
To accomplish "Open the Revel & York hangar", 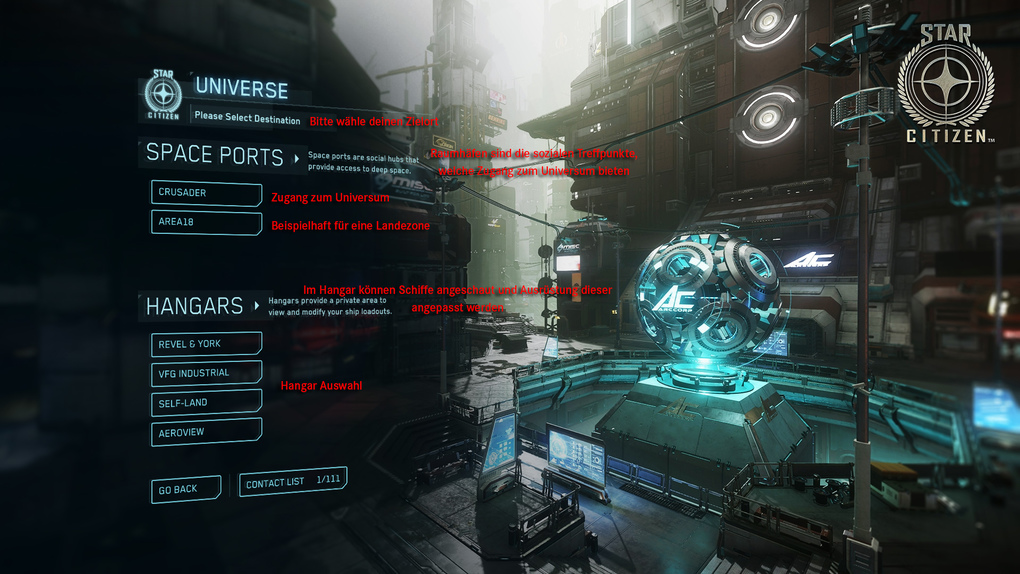I will click(206, 344).
